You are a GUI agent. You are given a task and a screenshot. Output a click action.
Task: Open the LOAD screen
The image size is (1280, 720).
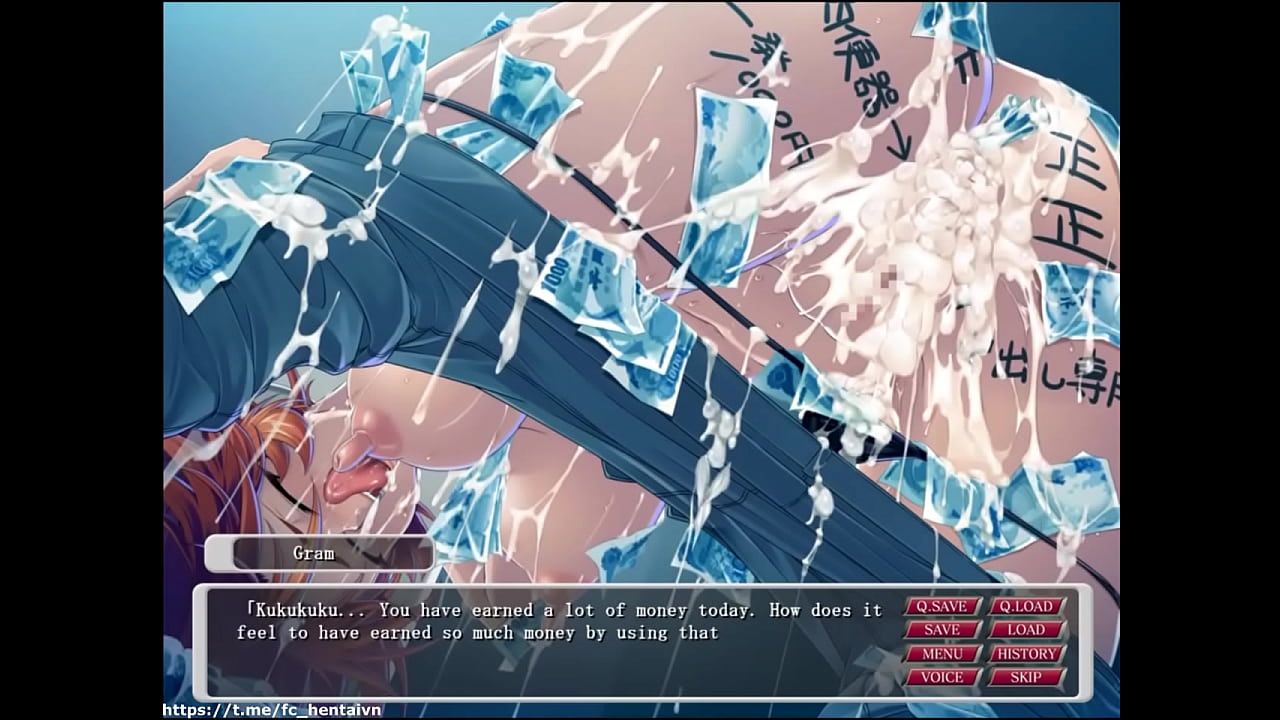pyautogui.click(x=1026, y=630)
